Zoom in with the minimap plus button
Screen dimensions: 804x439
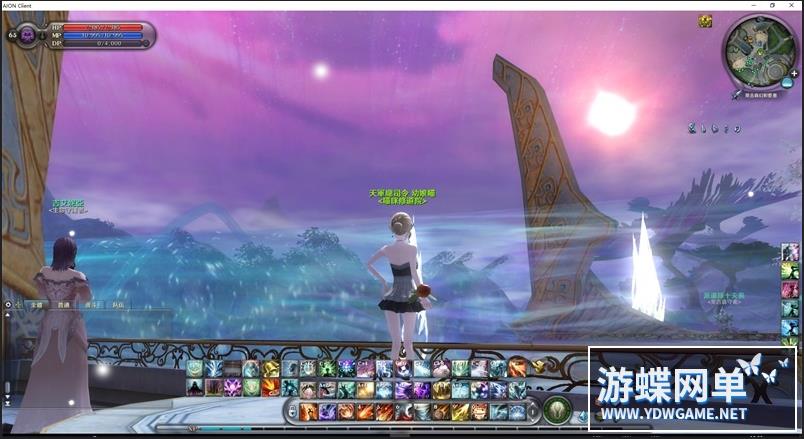(793, 73)
